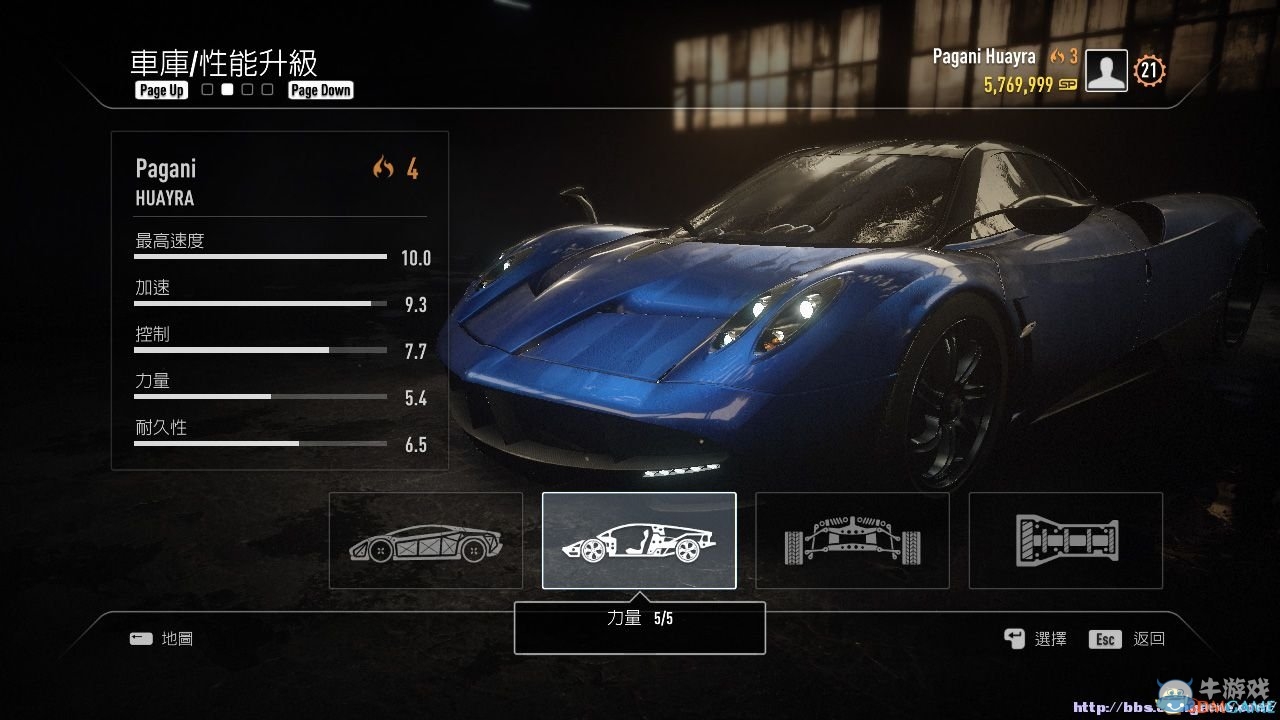Click the enter key icon beside 選擇
The width and height of the screenshot is (1280, 720).
pyautogui.click(x=1013, y=638)
